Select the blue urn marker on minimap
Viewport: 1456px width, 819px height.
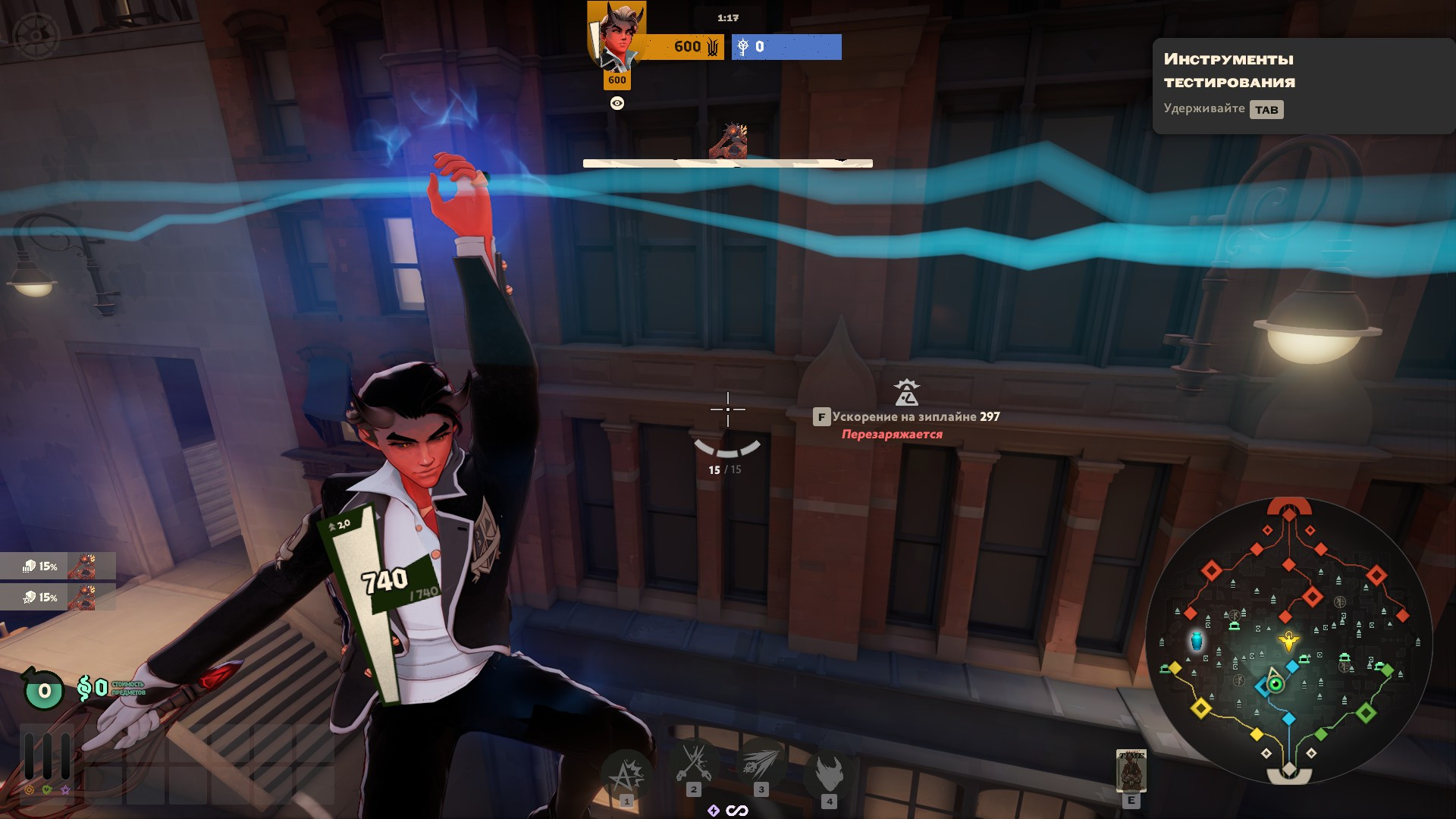pos(1197,642)
